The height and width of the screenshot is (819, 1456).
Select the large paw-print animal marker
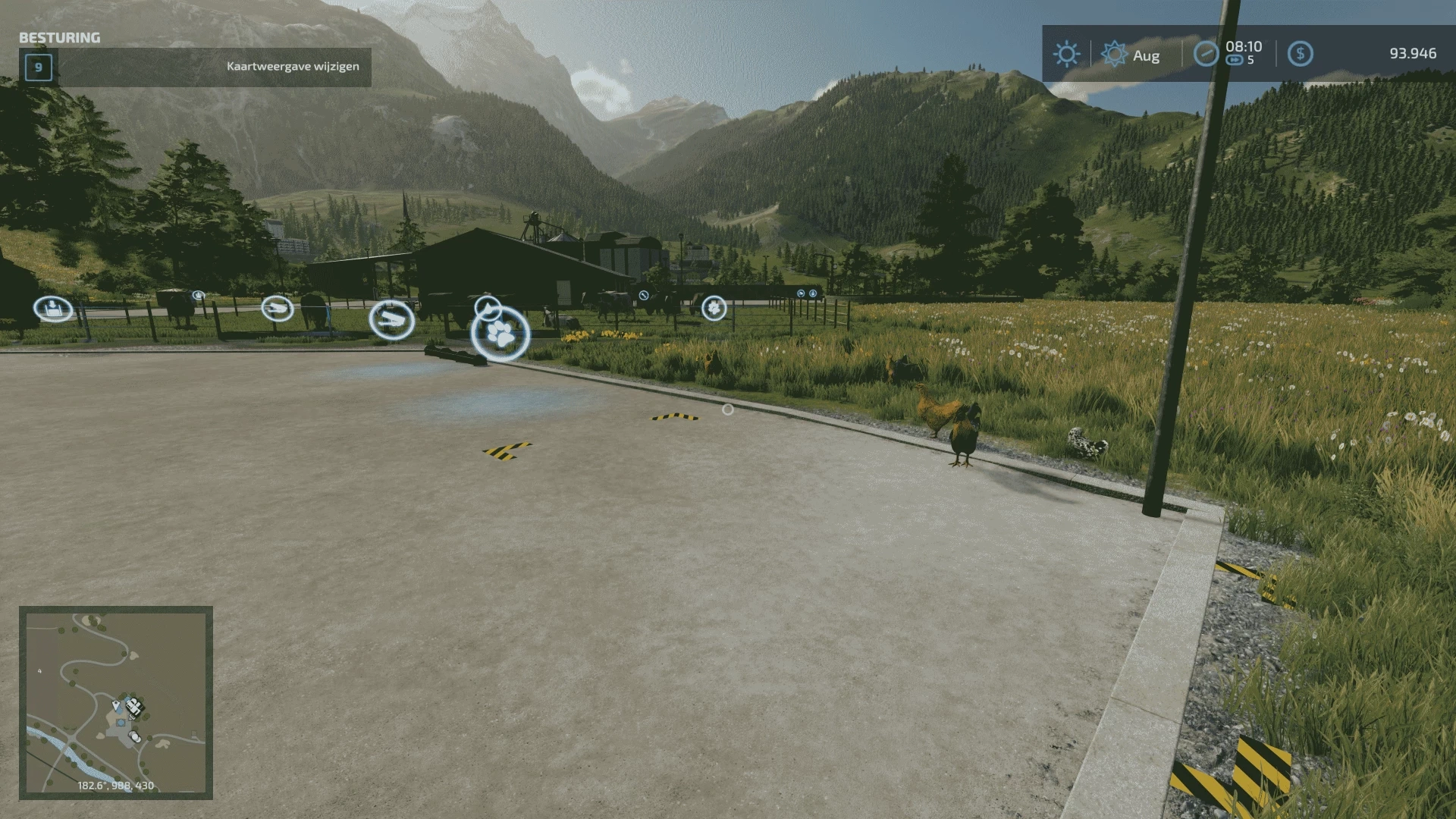click(500, 334)
